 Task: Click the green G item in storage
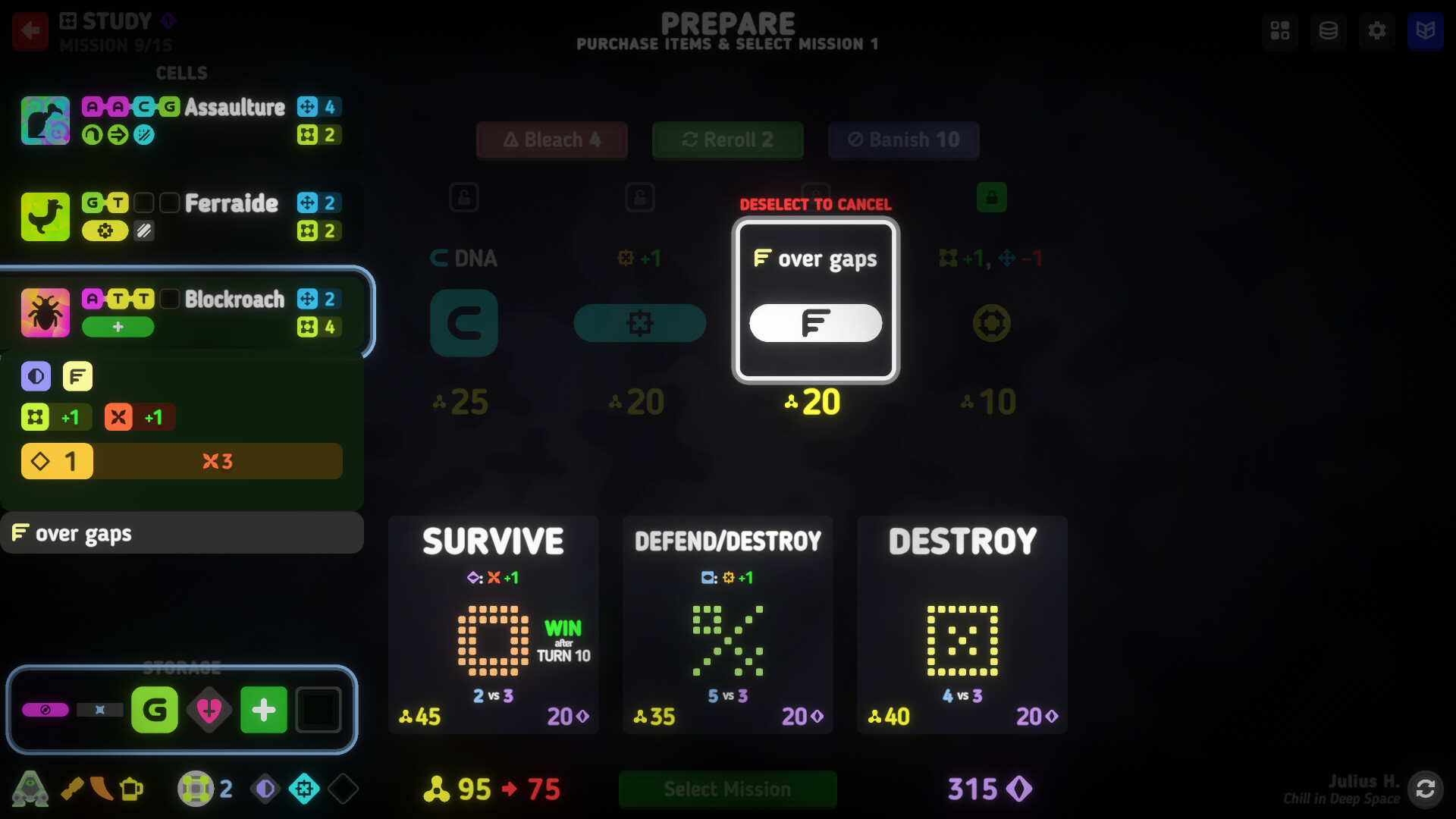[x=155, y=710]
